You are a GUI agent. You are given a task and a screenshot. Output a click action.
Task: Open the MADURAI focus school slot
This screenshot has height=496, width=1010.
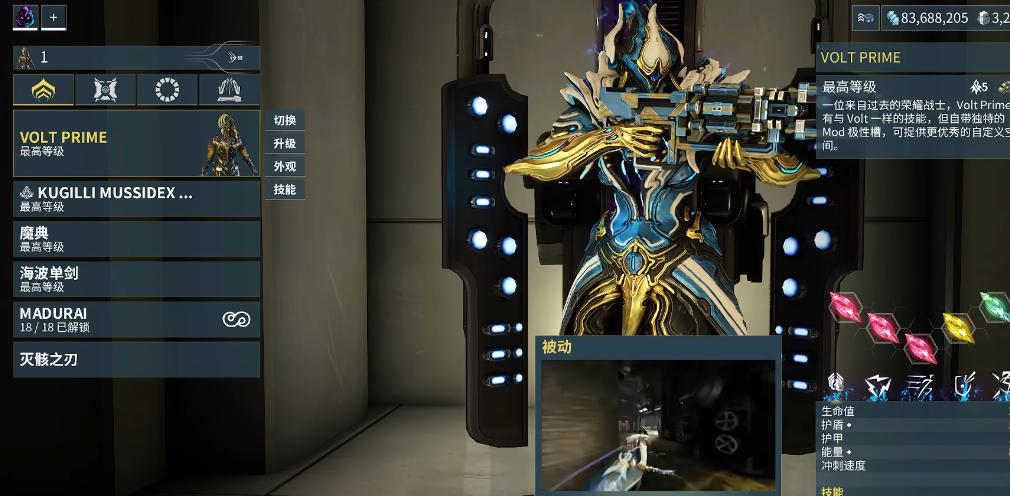click(x=136, y=319)
